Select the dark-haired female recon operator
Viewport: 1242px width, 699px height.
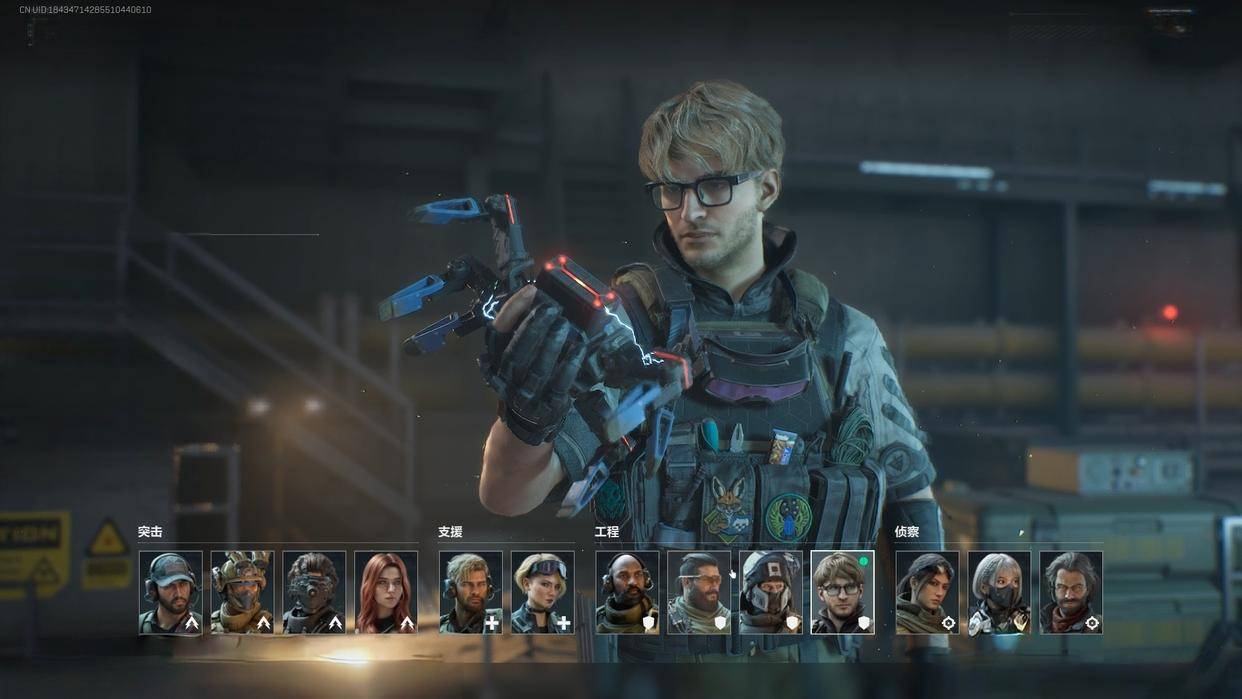[927, 592]
